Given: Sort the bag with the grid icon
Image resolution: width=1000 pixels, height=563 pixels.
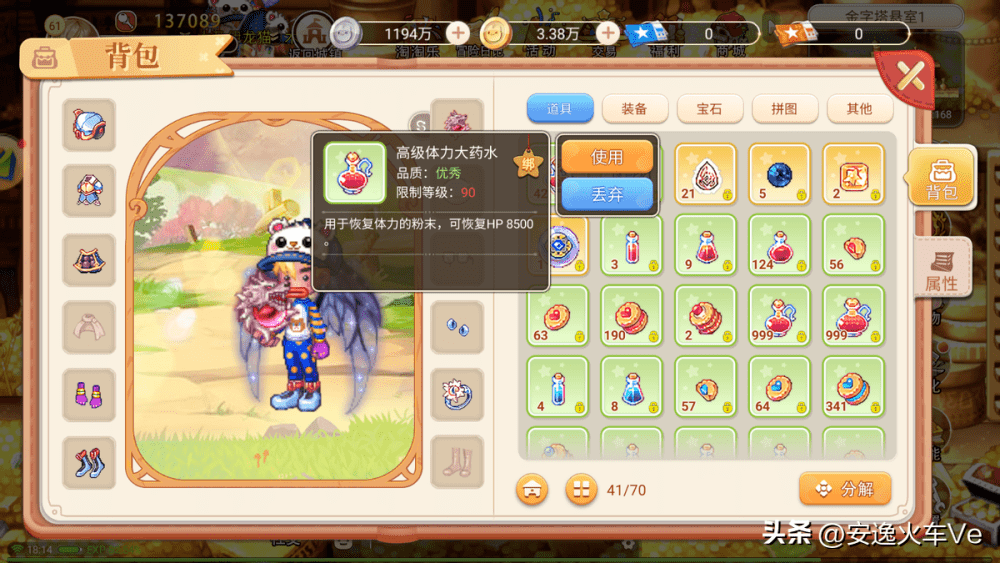Looking at the screenshot, I should click(581, 489).
